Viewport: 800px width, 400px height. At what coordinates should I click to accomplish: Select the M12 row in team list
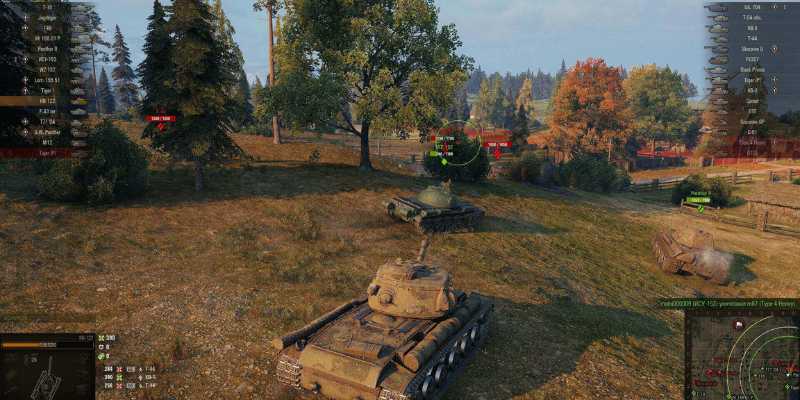point(45,142)
